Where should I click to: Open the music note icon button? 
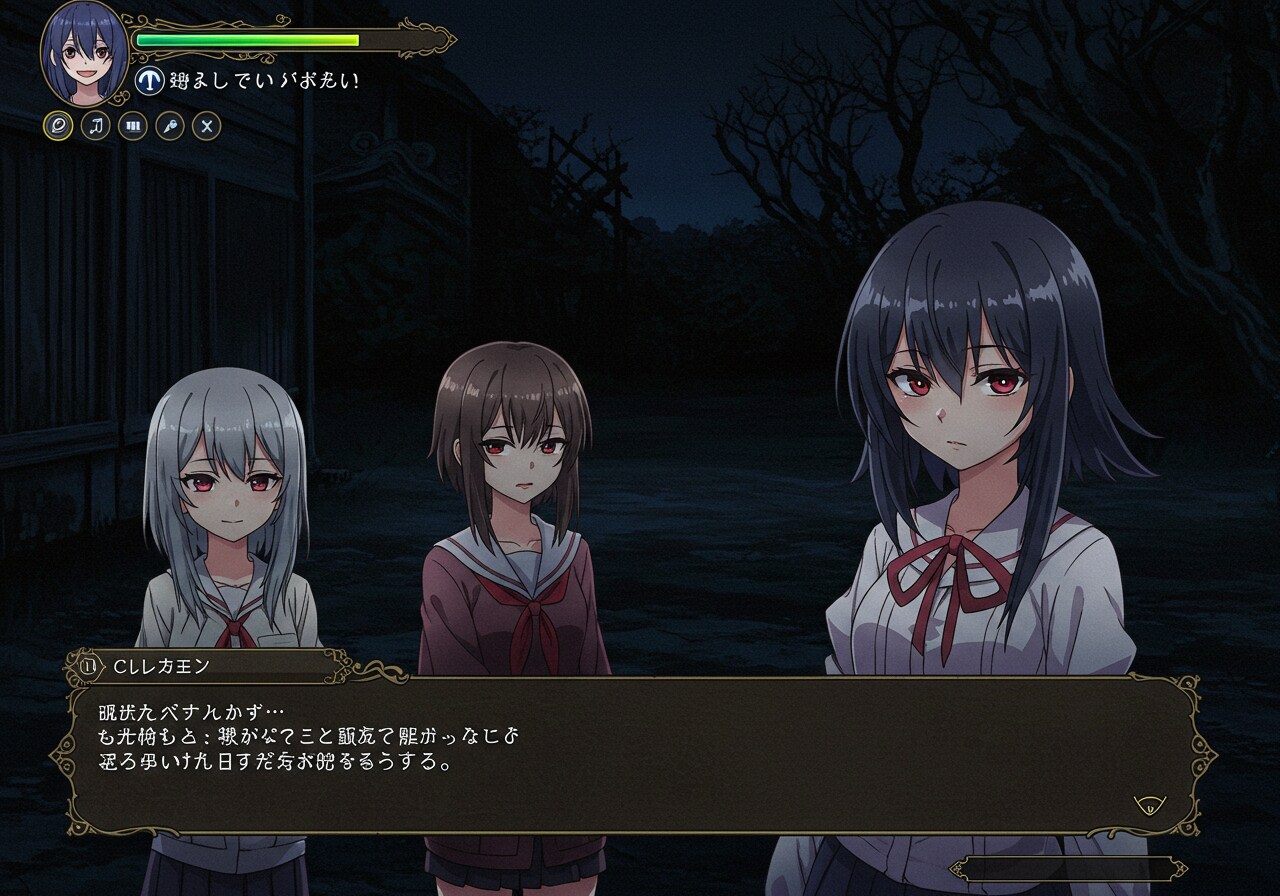click(95, 126)
